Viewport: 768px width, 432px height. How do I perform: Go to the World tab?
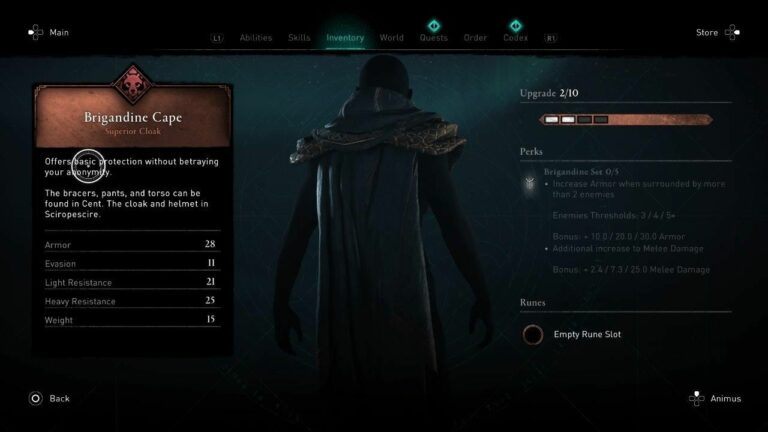(392, 38)
